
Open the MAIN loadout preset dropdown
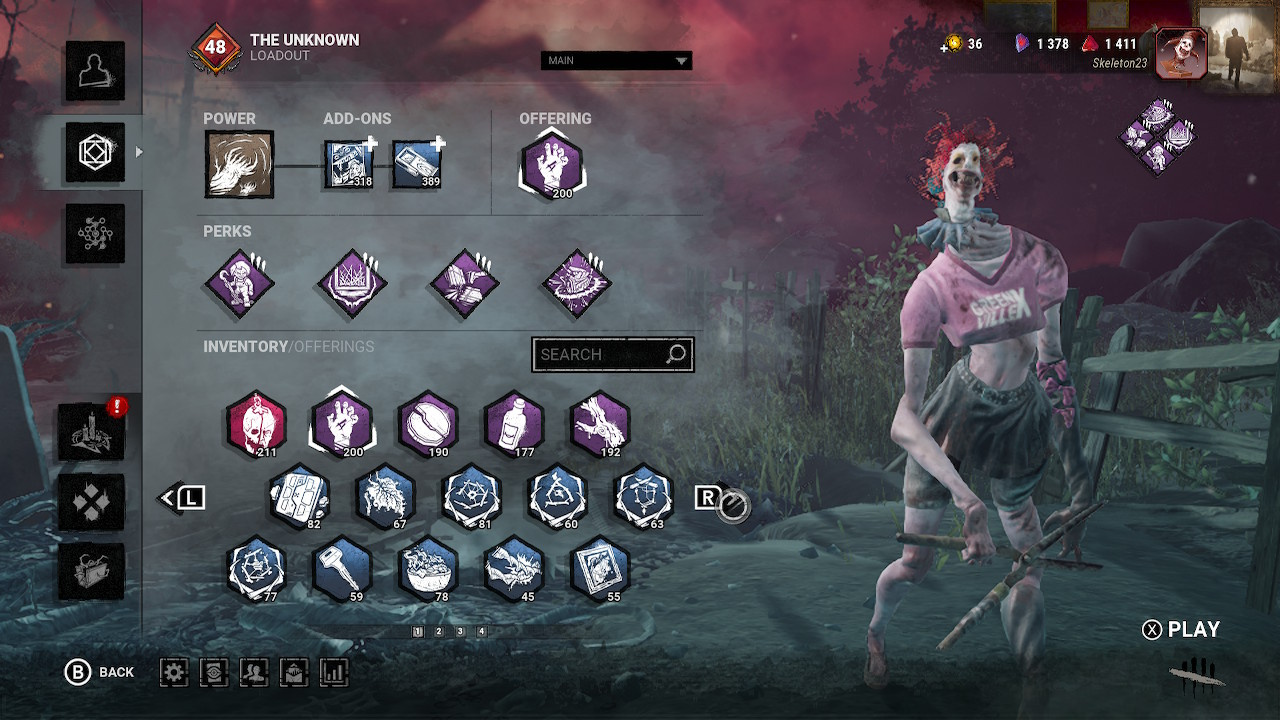[x=616, y=61]
